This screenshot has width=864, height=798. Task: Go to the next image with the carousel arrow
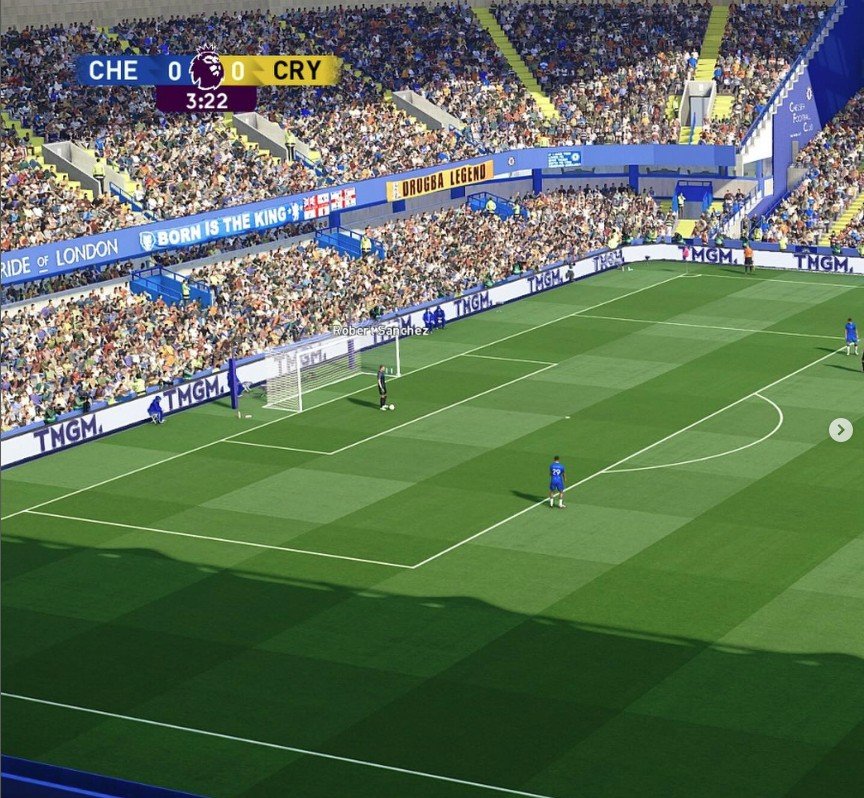(x=840, y=430)
